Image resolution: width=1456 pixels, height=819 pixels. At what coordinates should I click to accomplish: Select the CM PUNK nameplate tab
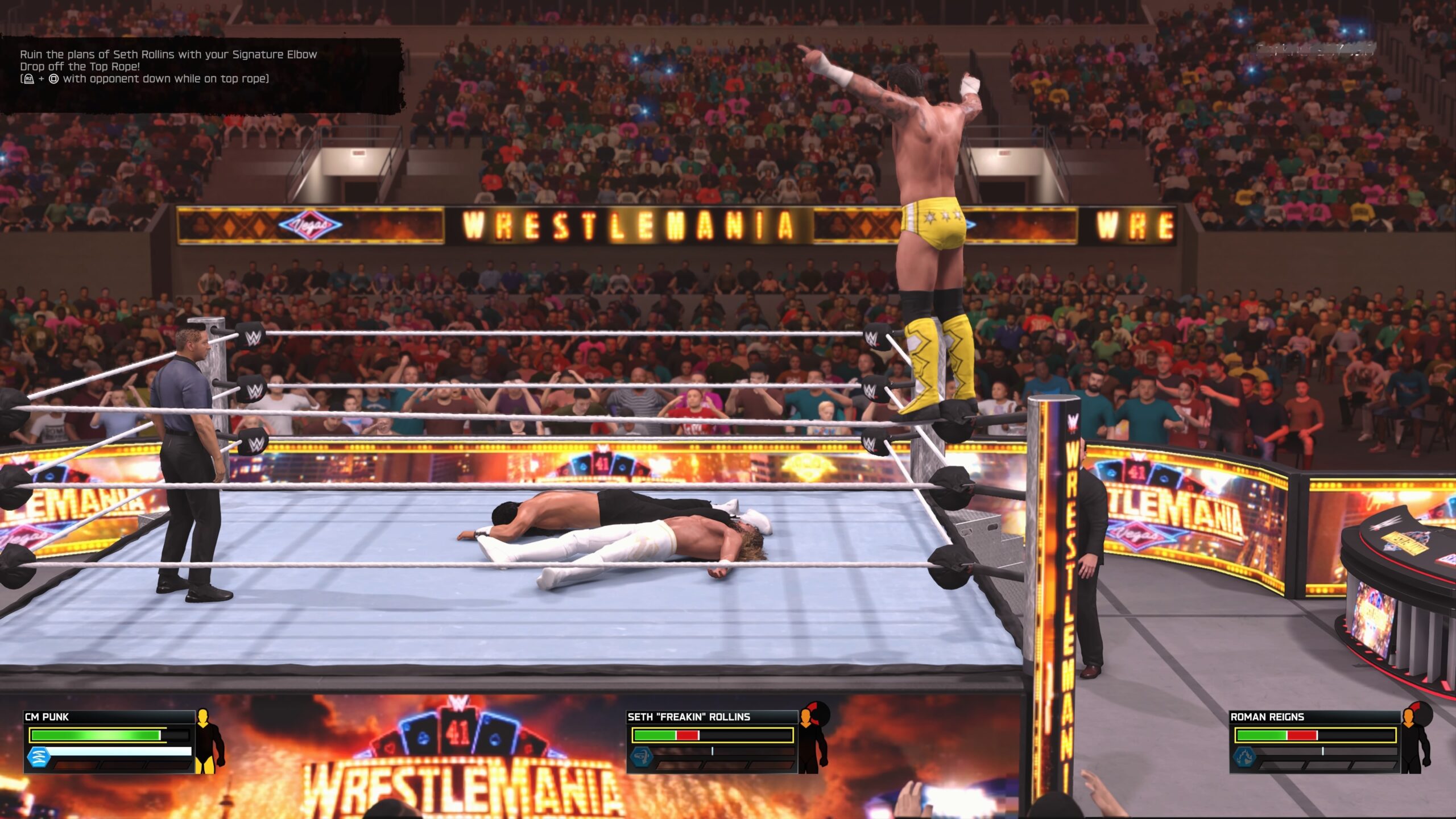click(47, 716)
